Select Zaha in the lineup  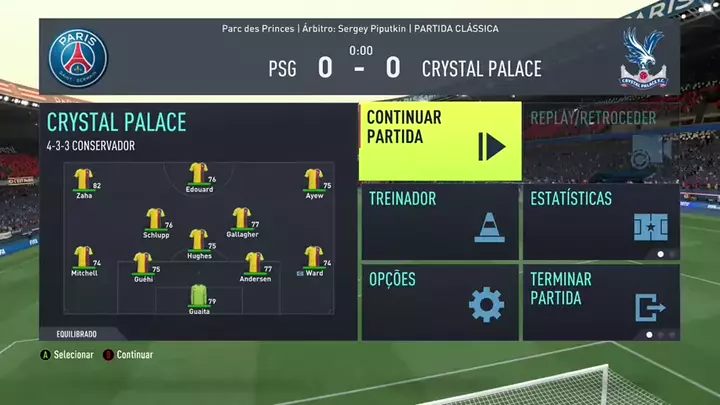coord(84,181)
